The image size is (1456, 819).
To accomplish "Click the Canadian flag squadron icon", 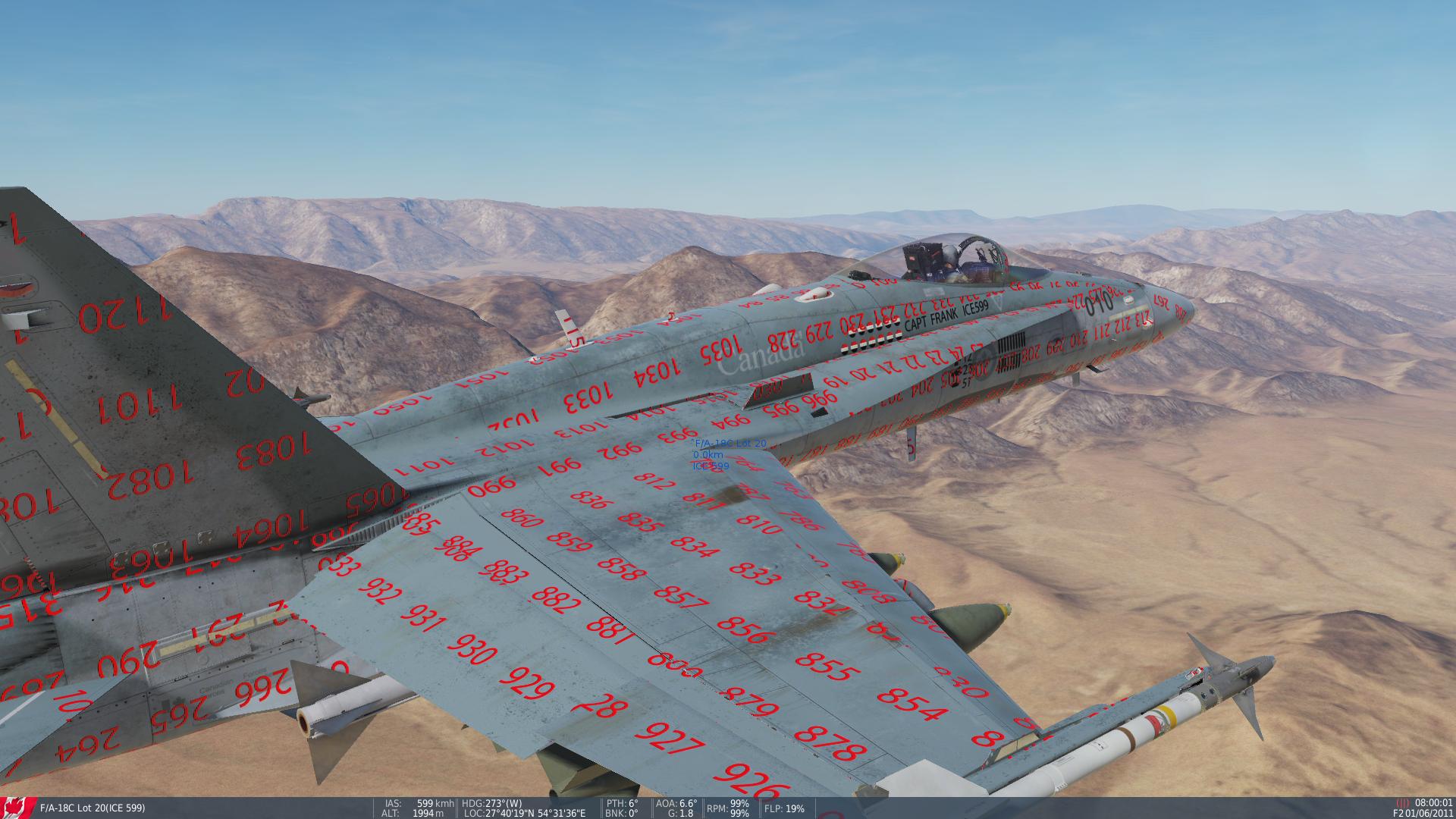I will (15, 808).
